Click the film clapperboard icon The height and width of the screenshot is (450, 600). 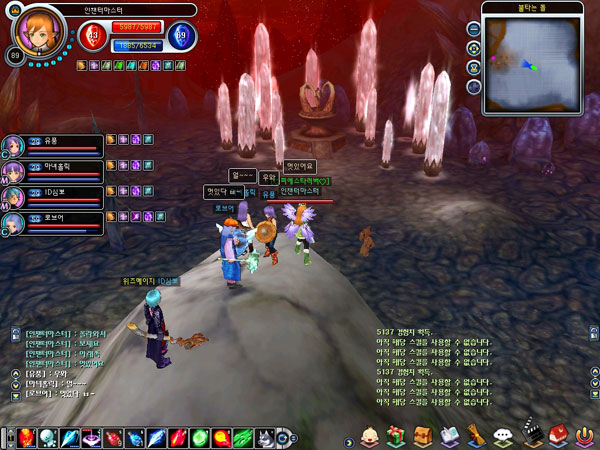click(530, 437)
